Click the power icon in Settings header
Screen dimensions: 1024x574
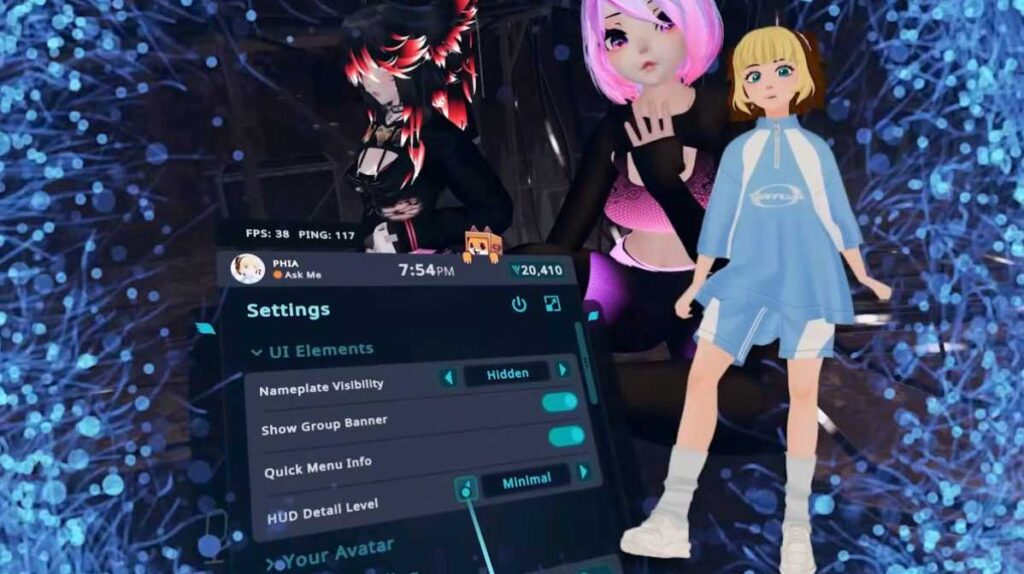pyautogui.click(x=519, y=304)
